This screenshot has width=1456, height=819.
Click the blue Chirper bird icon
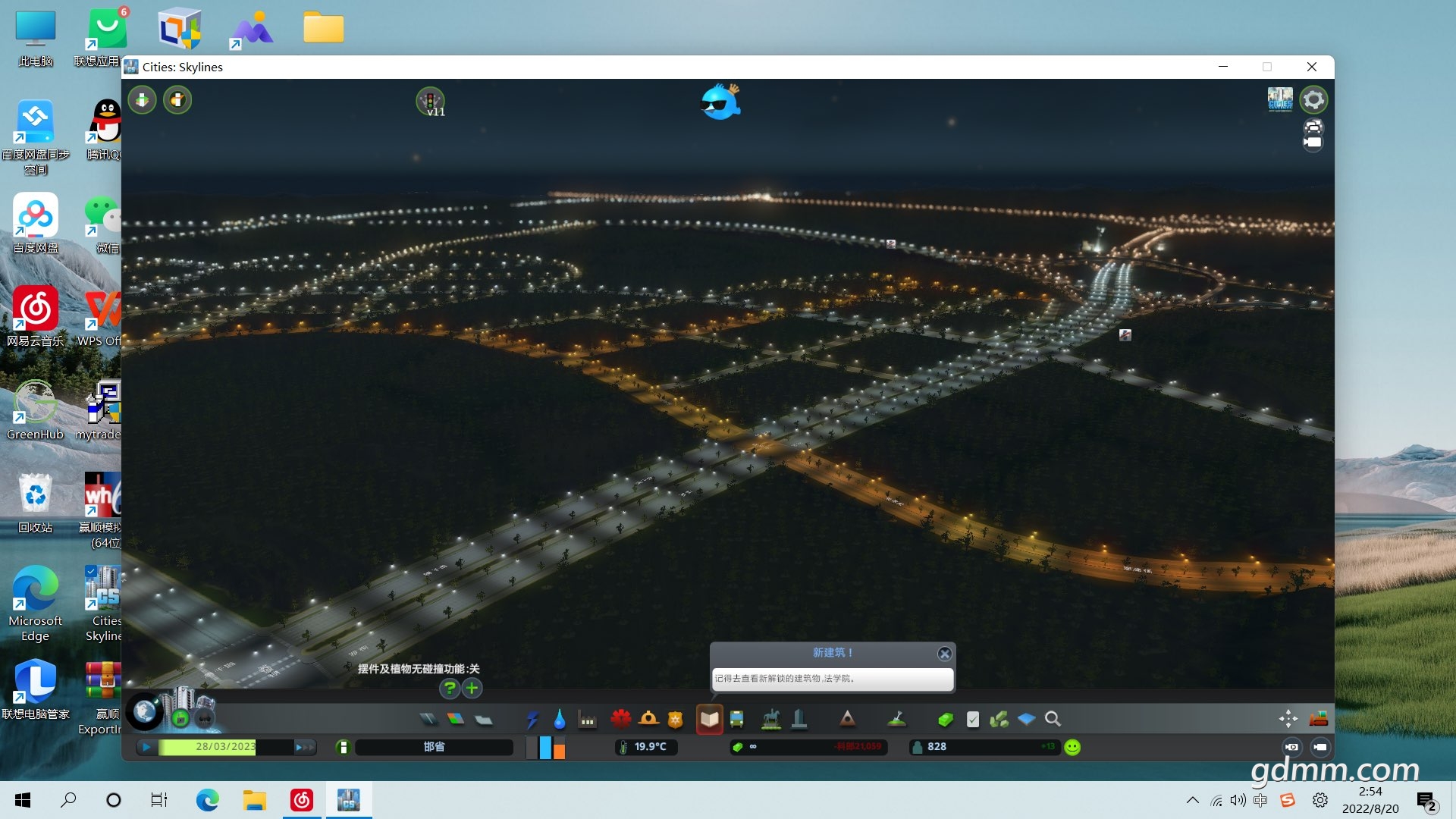click(719, 102)
